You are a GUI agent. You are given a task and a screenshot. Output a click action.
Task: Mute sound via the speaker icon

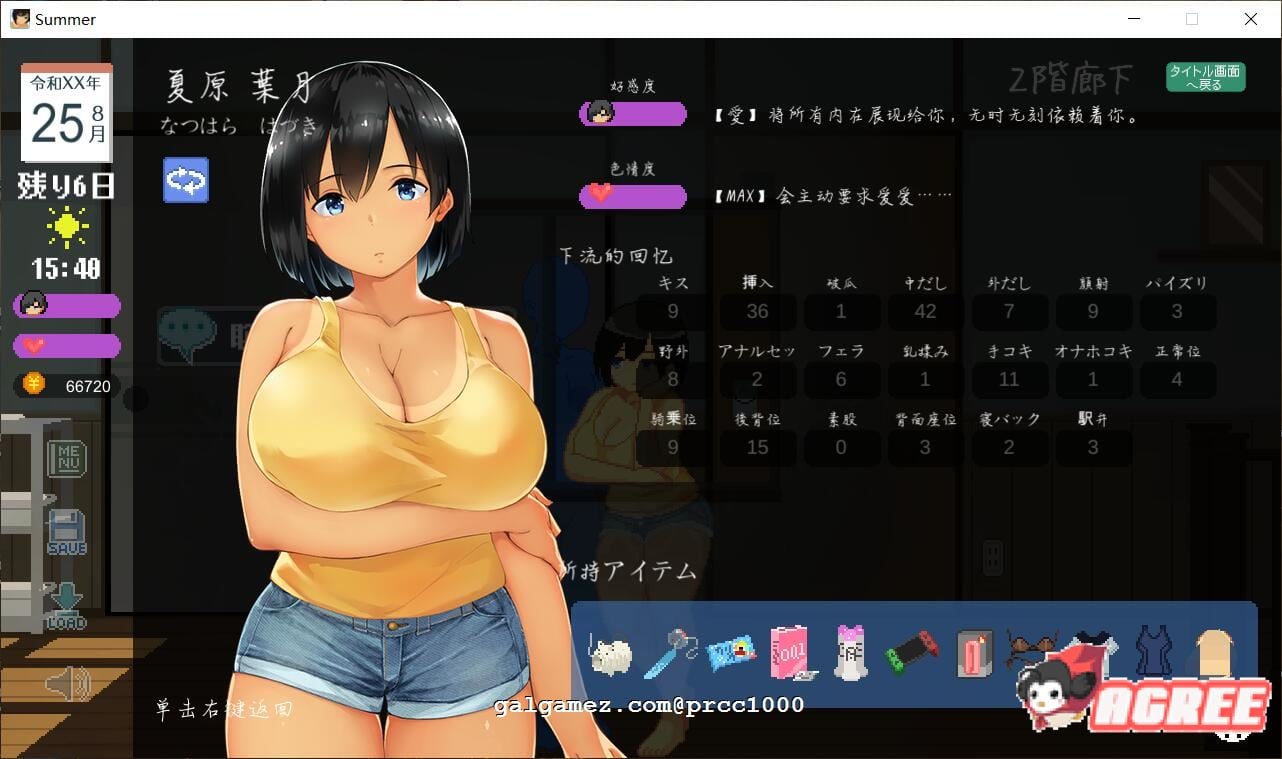tap(67, 684)
